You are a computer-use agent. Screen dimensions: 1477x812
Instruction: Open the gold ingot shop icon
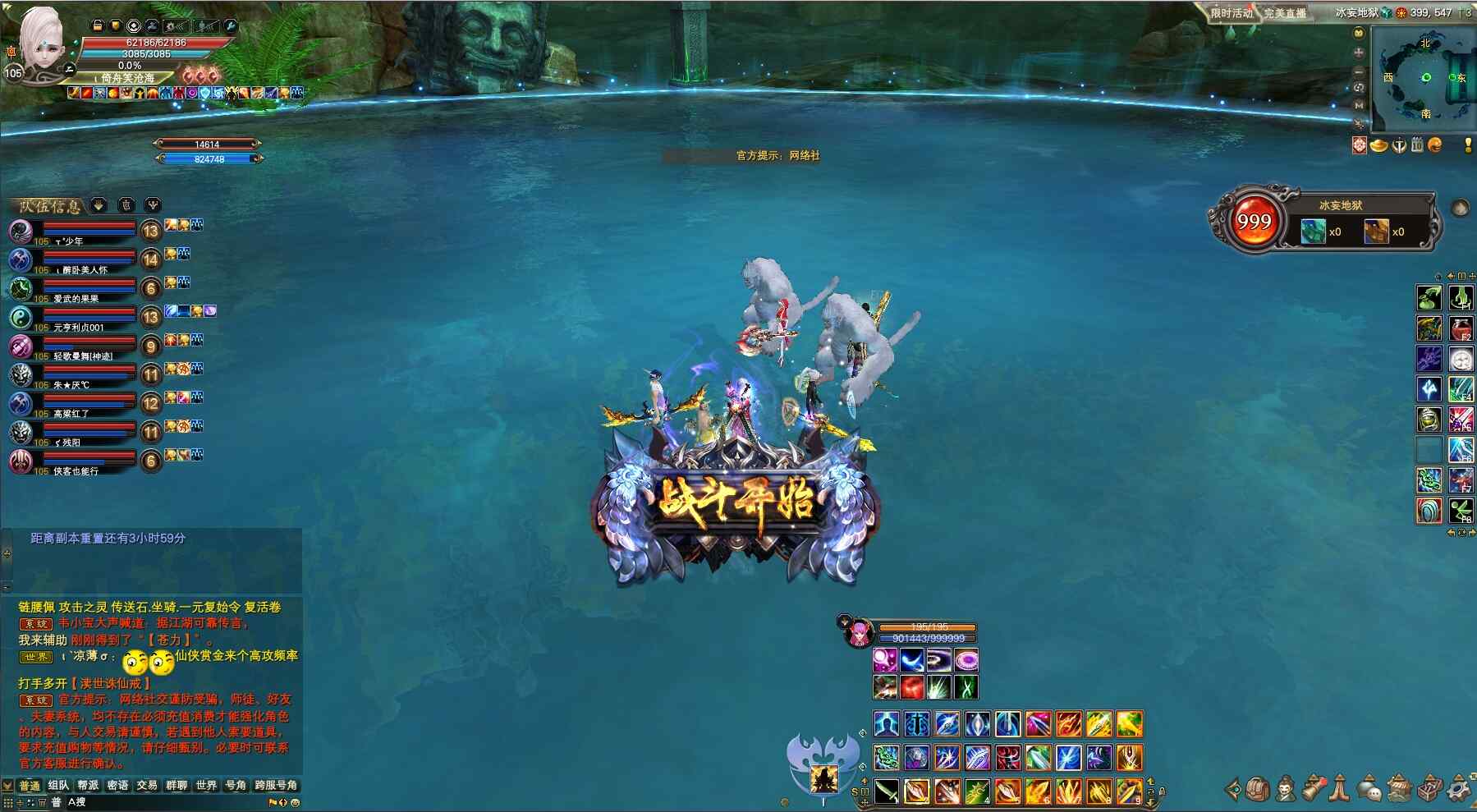1378,145
